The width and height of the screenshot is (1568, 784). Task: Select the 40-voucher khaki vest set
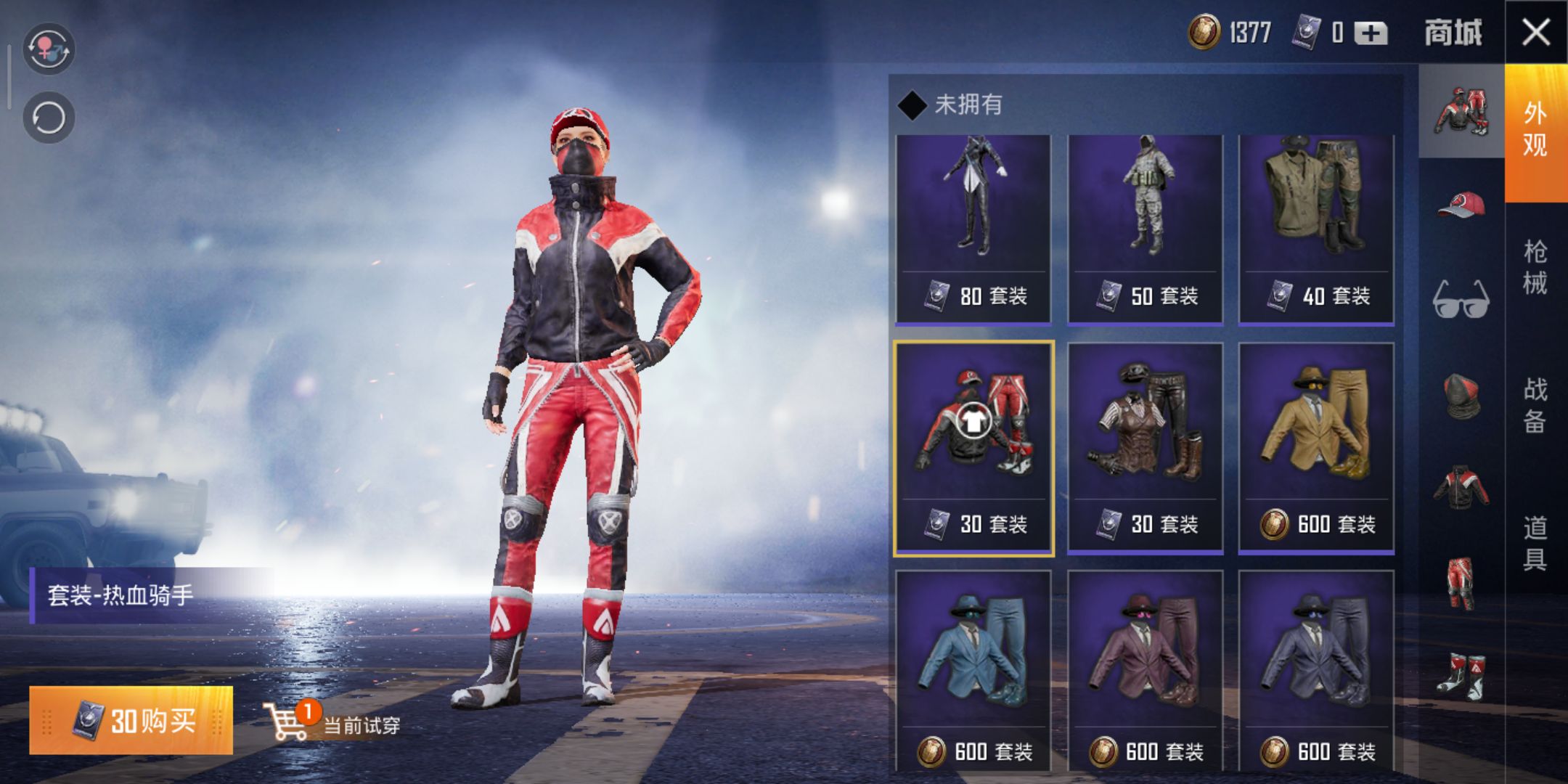point(1316,229)
